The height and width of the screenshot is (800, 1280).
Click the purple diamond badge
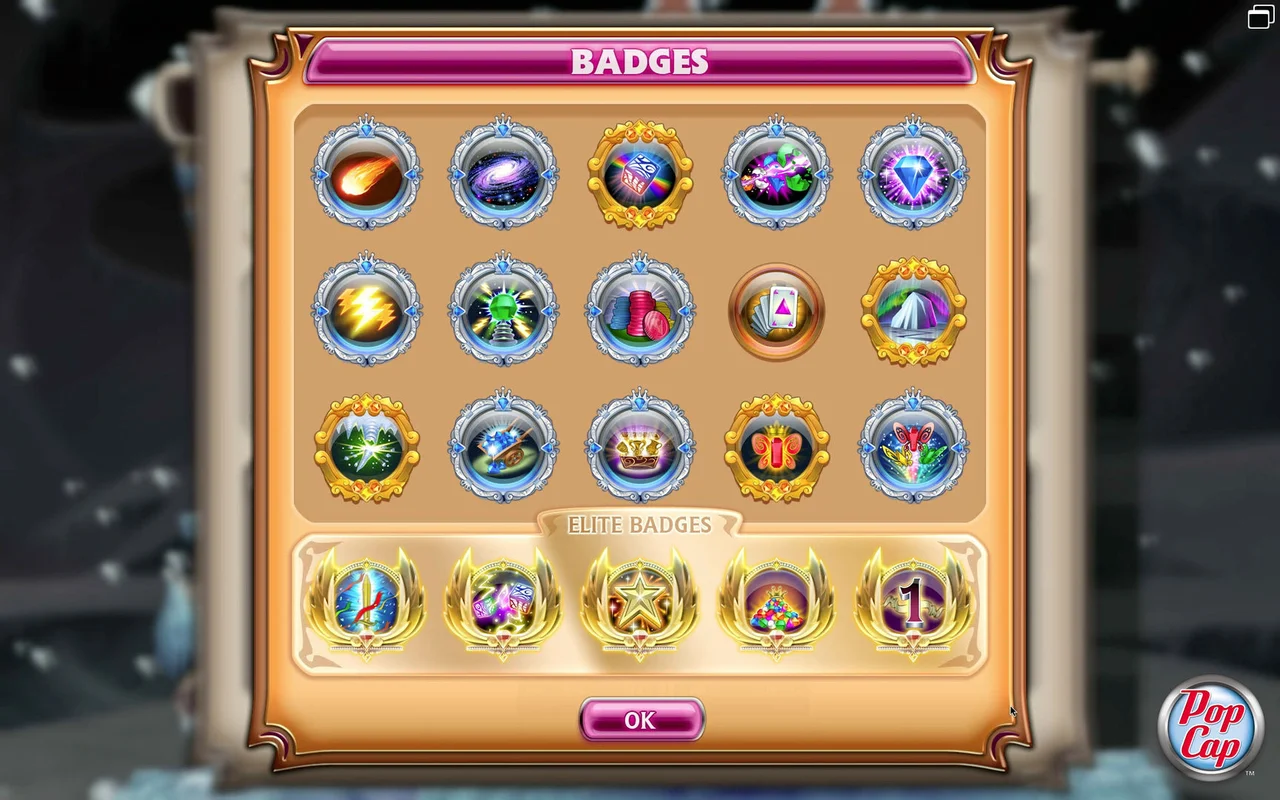[x=912, y=173]
